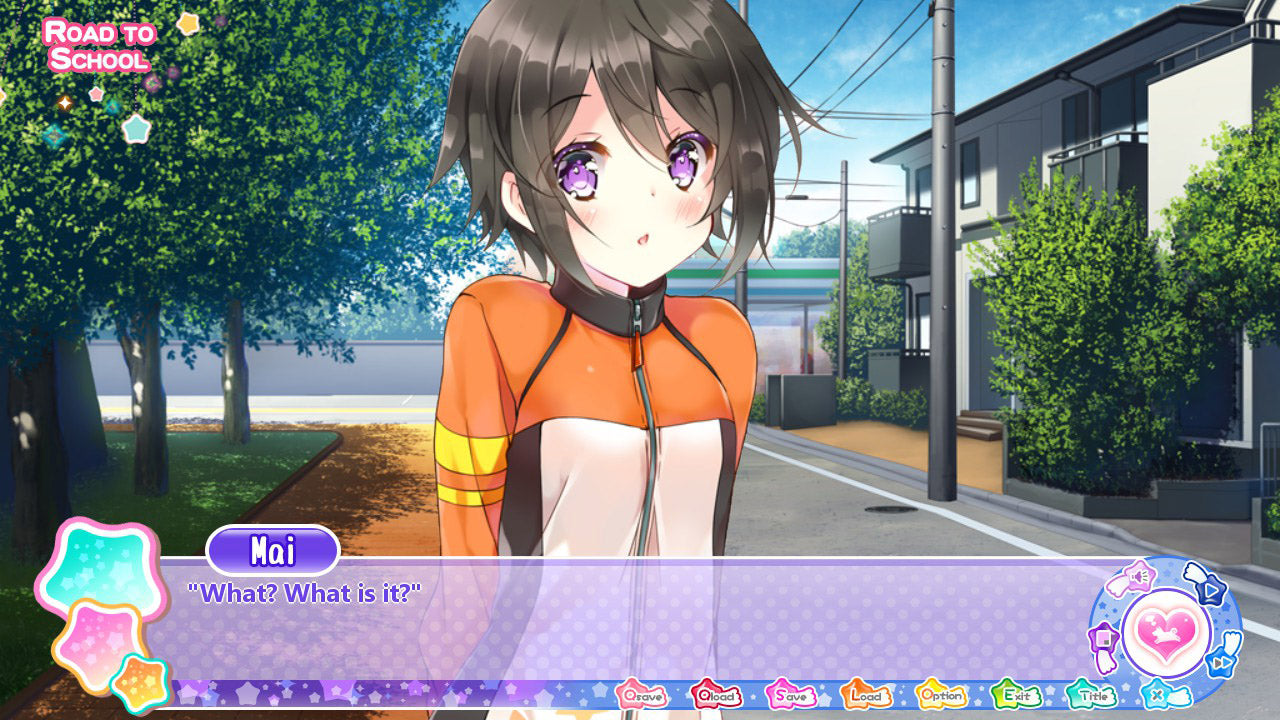The height and width of the screenshot is (720, 1280).
Task: Click the pink heart dog button
Action: point(1166,632)
